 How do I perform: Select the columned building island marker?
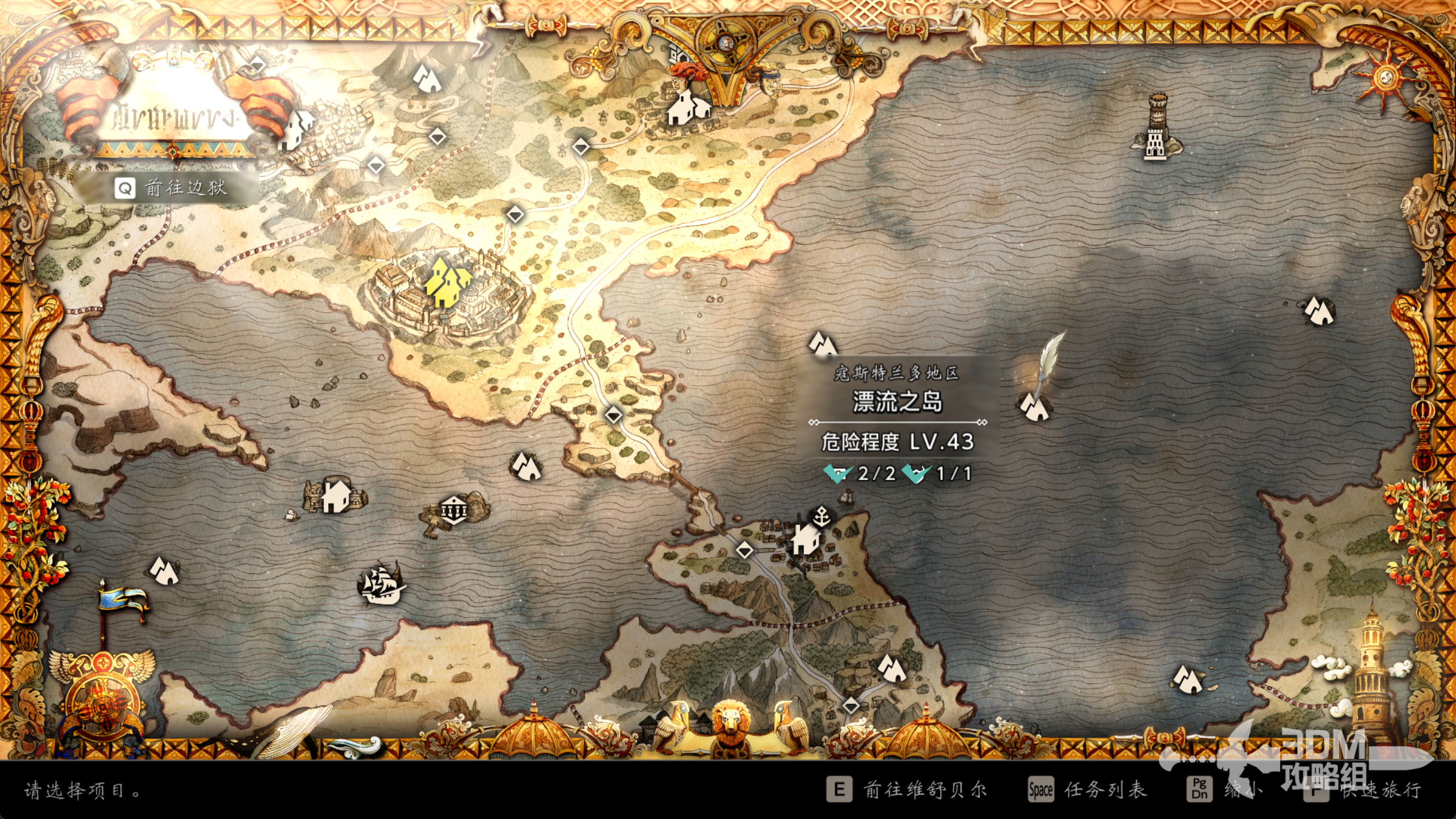453,510
